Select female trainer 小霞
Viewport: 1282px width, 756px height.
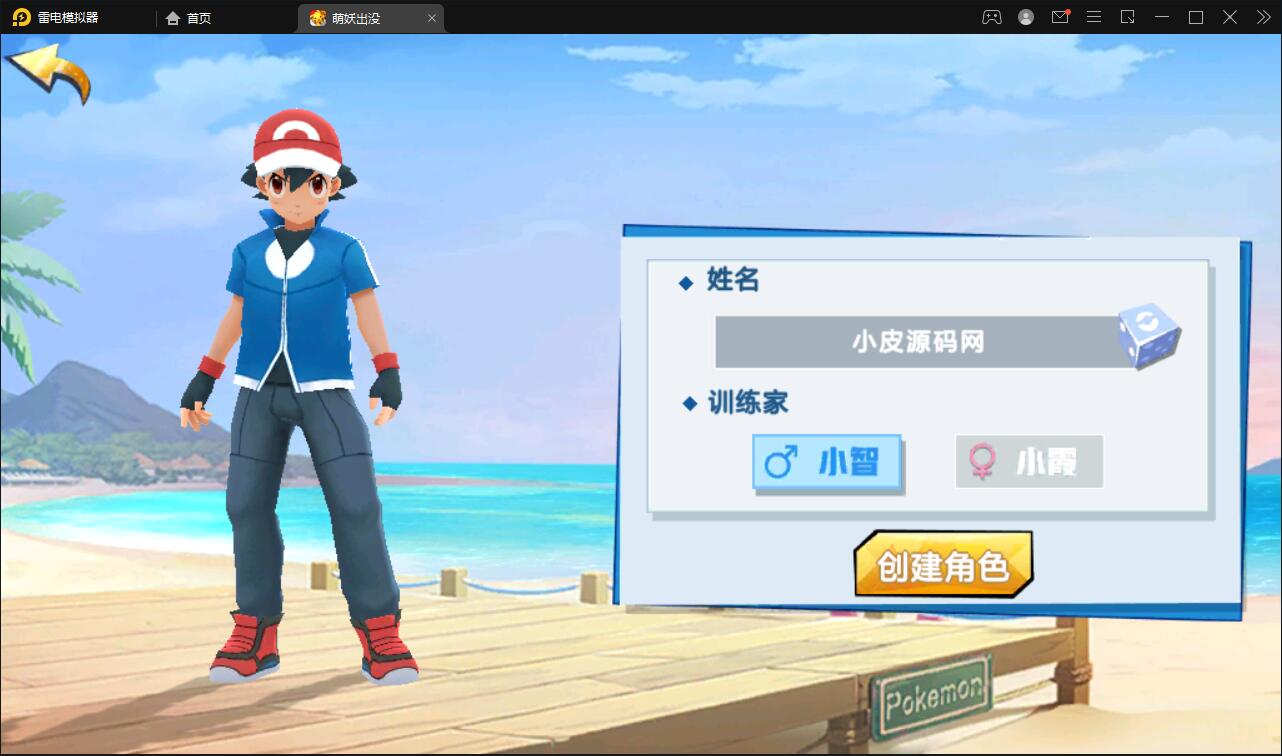pos(1028,461)
